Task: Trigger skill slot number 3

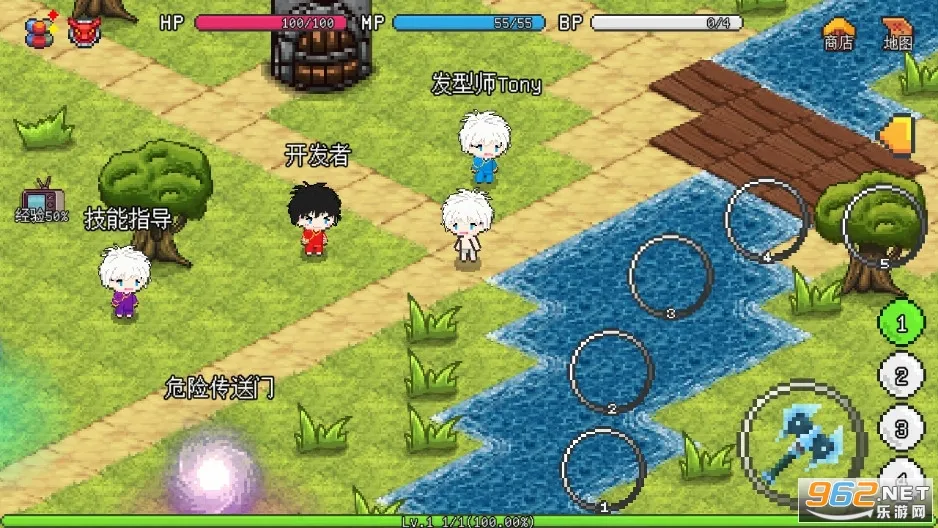Action: point(670,275)
